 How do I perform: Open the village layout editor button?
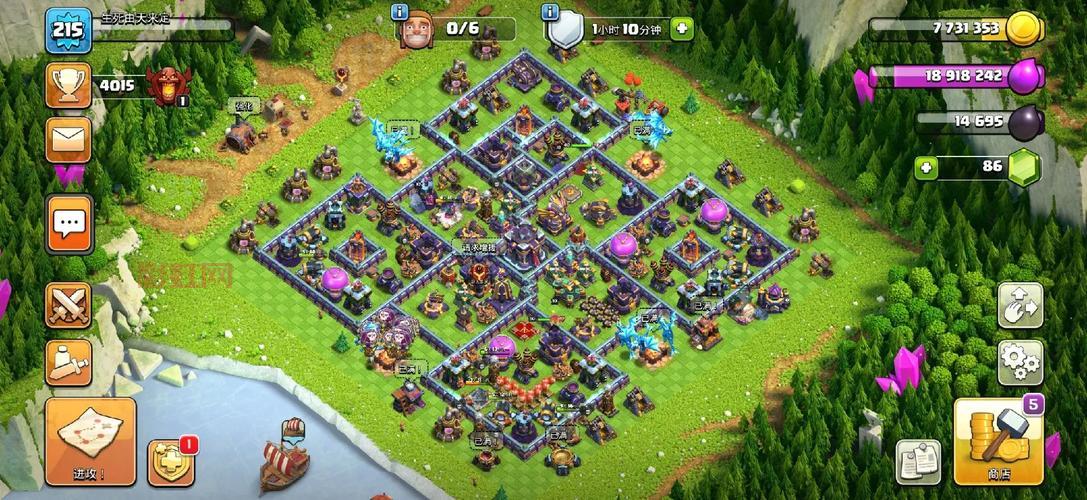[x=1019, y=306]
